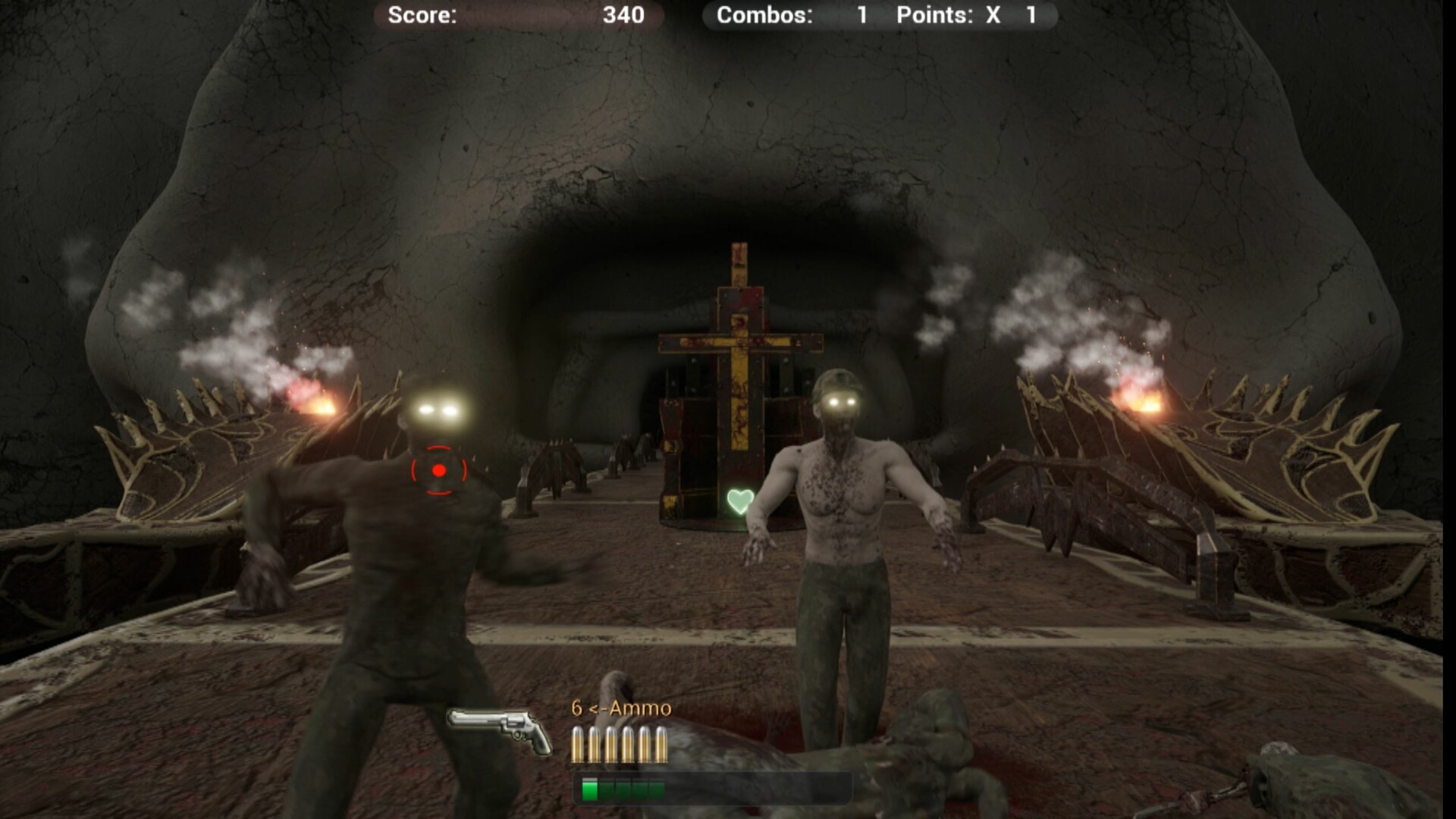Screen dimensions: 1456x819
Task: Click the red targeting crosshair reticle
Action: [x=438, y=470]
